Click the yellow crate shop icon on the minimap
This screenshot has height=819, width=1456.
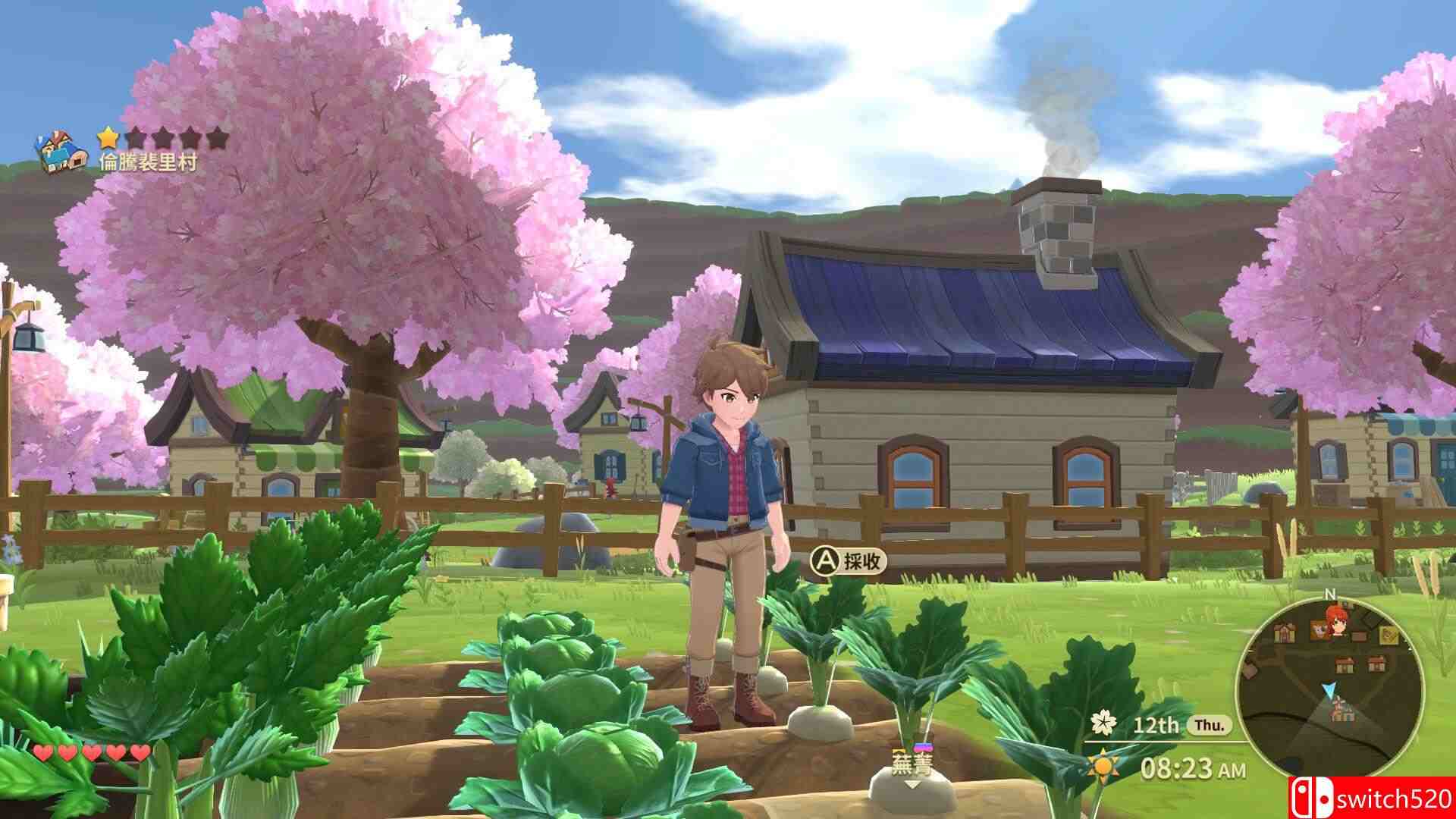[1389, 634]
